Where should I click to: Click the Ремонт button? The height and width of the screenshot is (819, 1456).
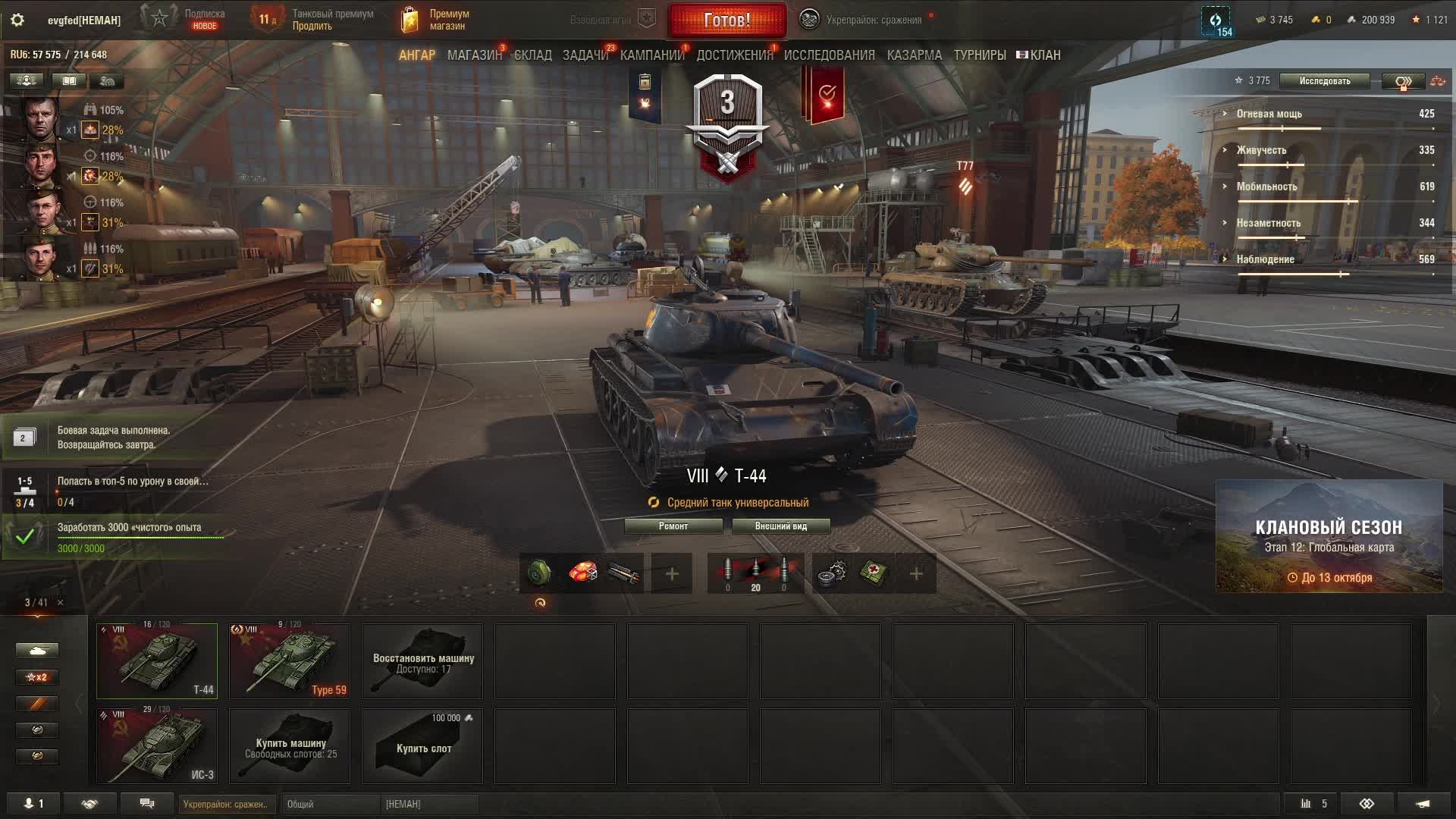point(673,526)
